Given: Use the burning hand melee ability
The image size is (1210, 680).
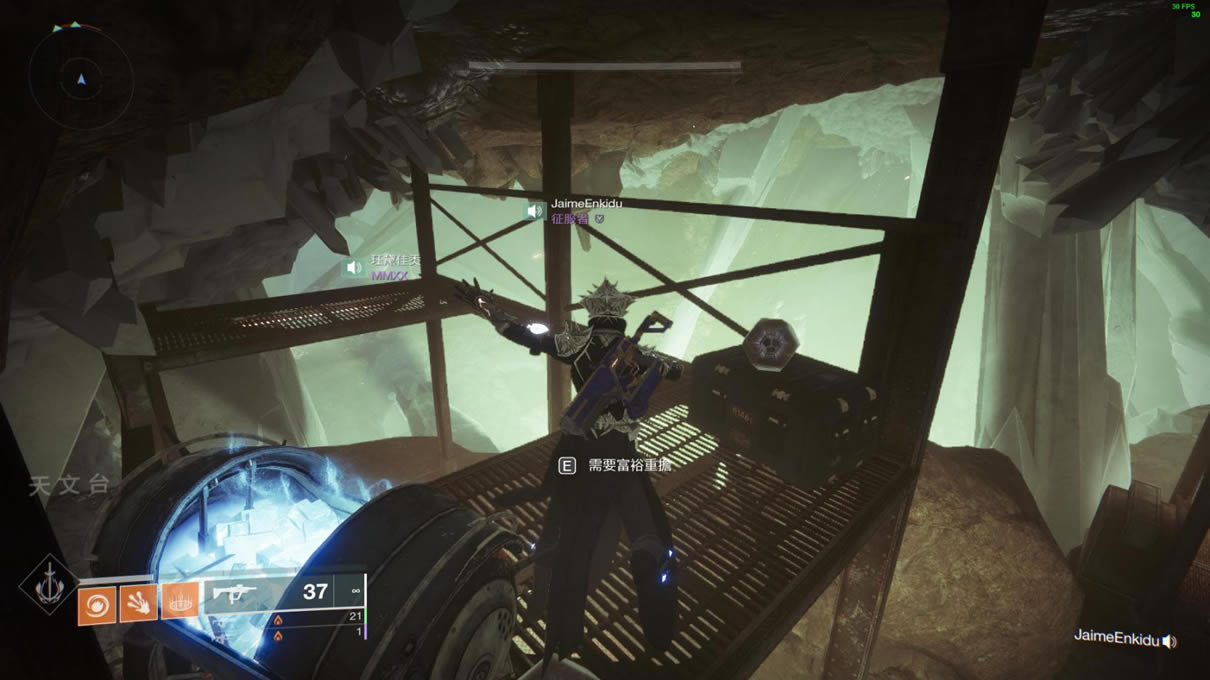Looking at the screenshot, I should [x=138, y=603].
